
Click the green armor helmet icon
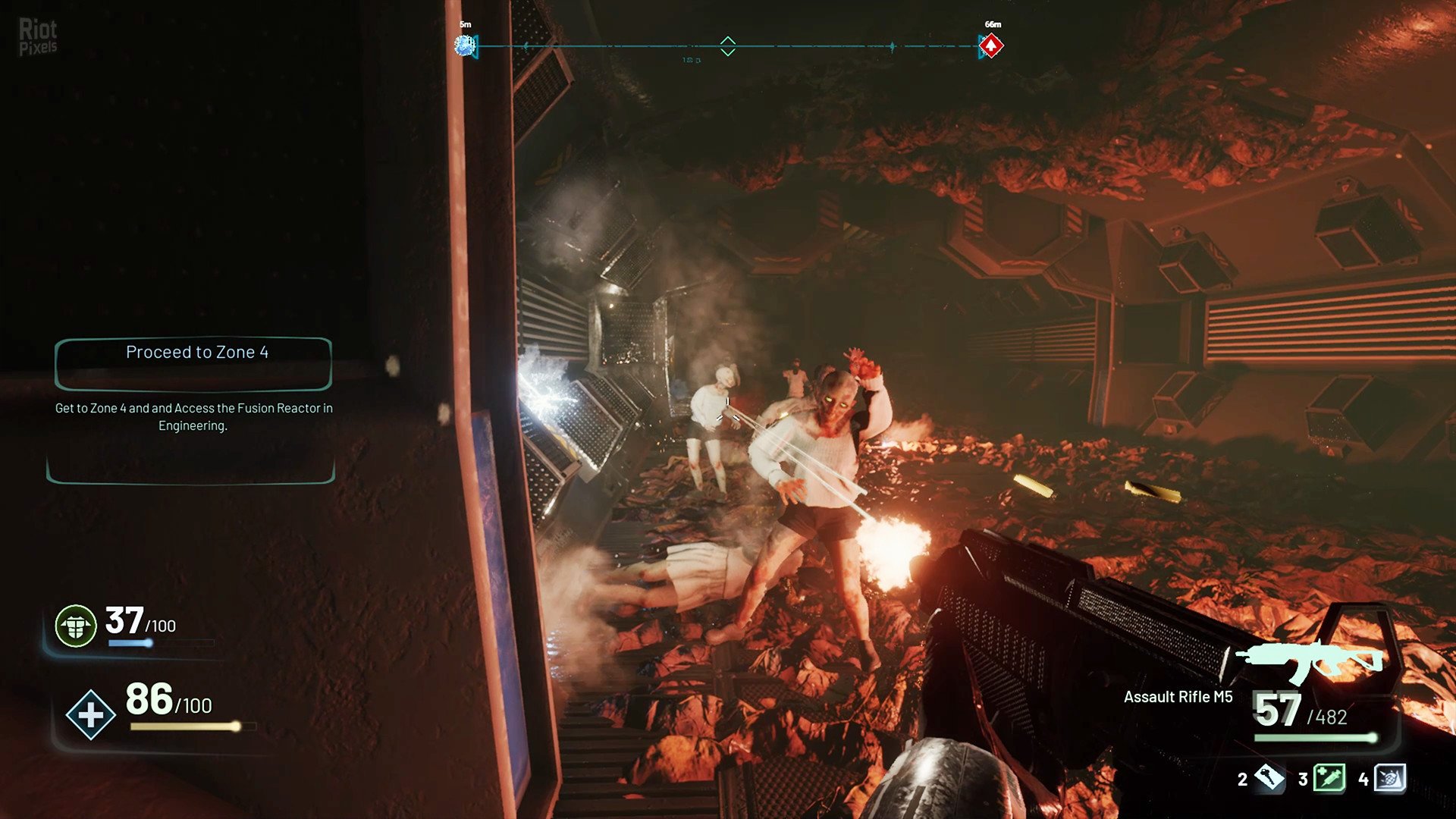click(76, 626)
